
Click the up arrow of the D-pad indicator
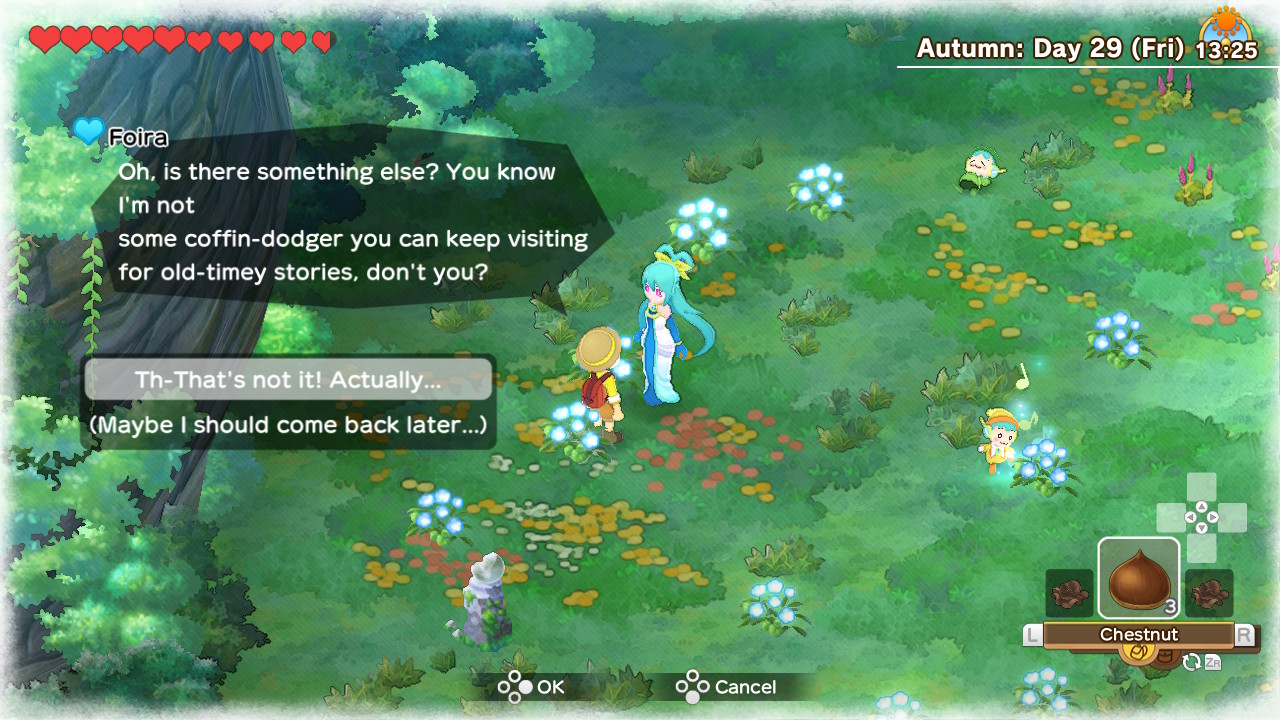pyautogui.click(x=1202, y=507)
